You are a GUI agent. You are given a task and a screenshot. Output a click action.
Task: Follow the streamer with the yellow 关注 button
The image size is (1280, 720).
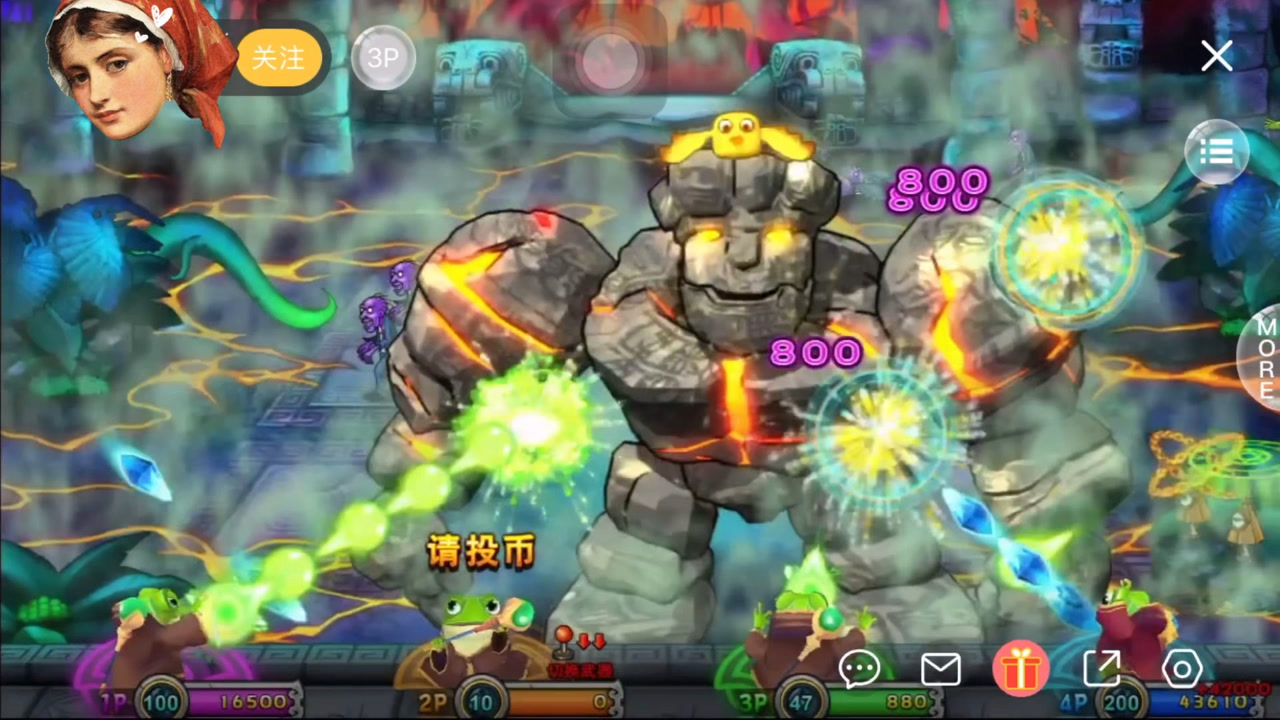point(279,58)
